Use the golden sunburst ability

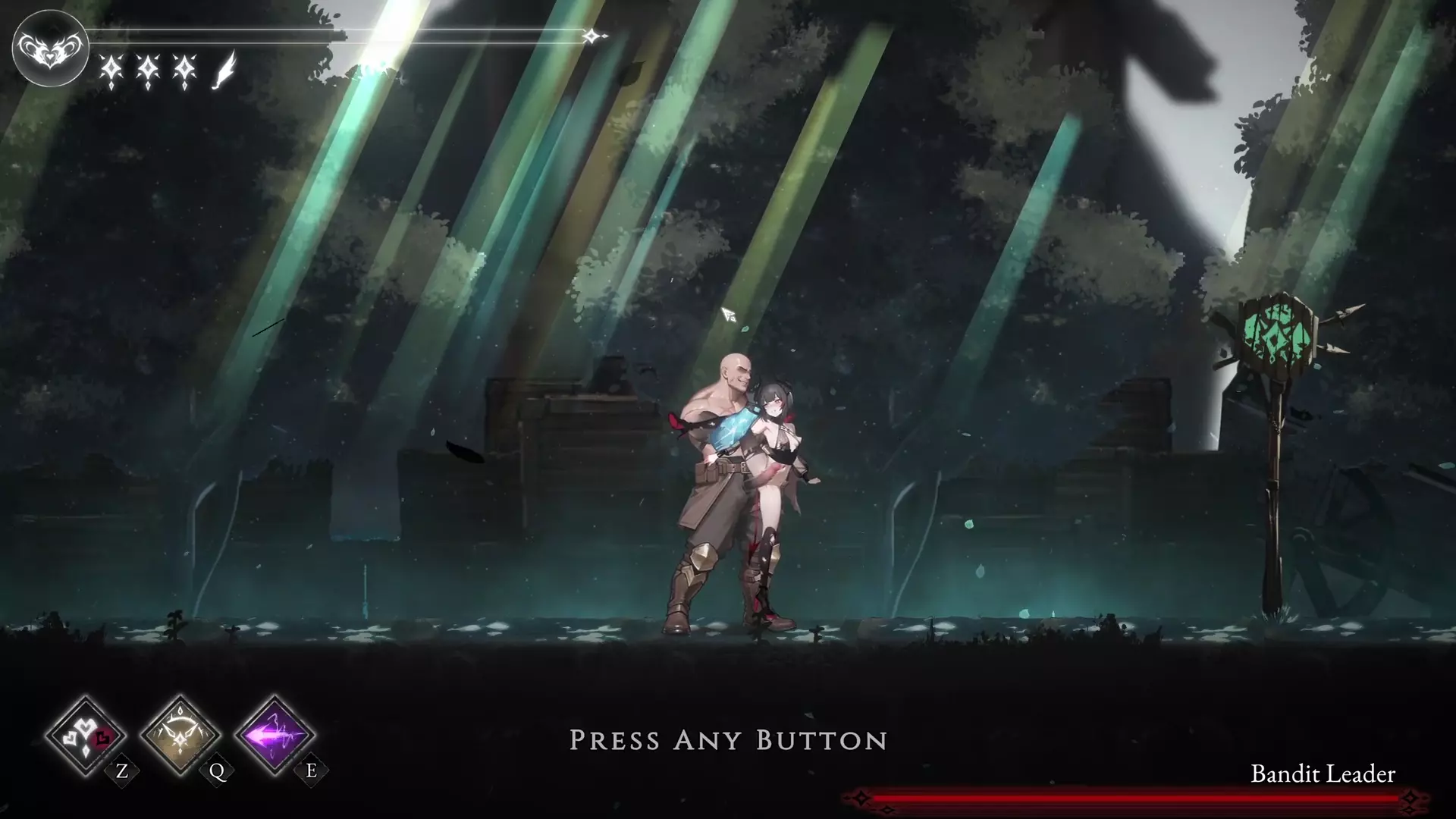pyautogui.click(x=180, y=735)
